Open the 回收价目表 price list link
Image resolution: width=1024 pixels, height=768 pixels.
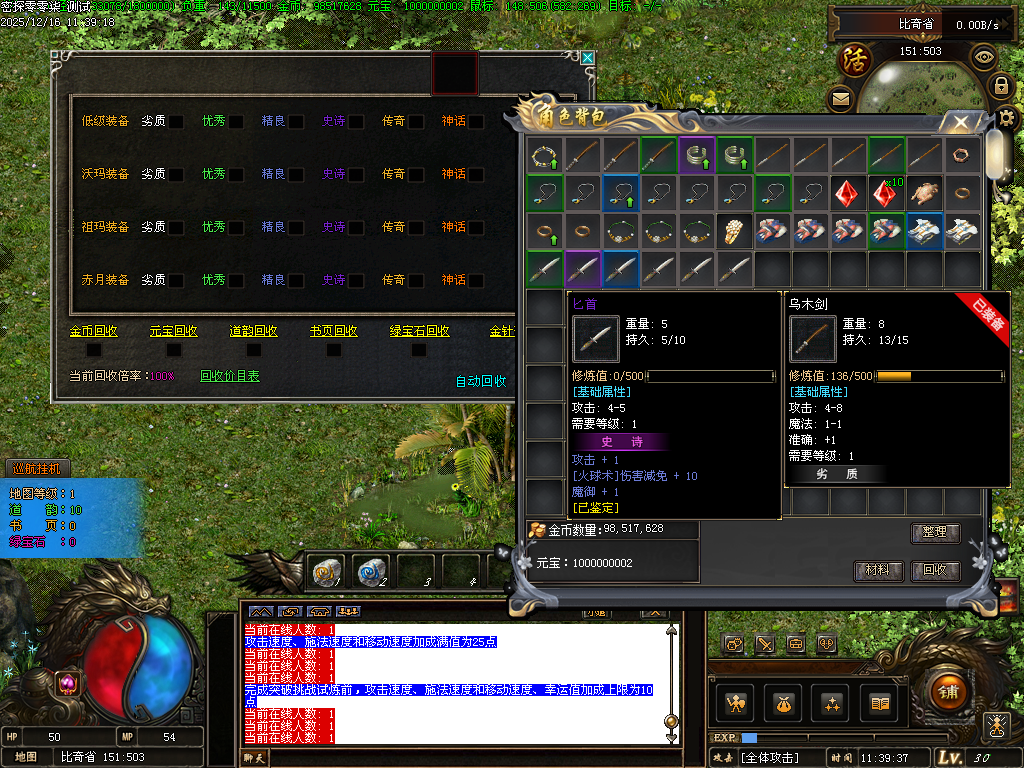tap(229, 377)
